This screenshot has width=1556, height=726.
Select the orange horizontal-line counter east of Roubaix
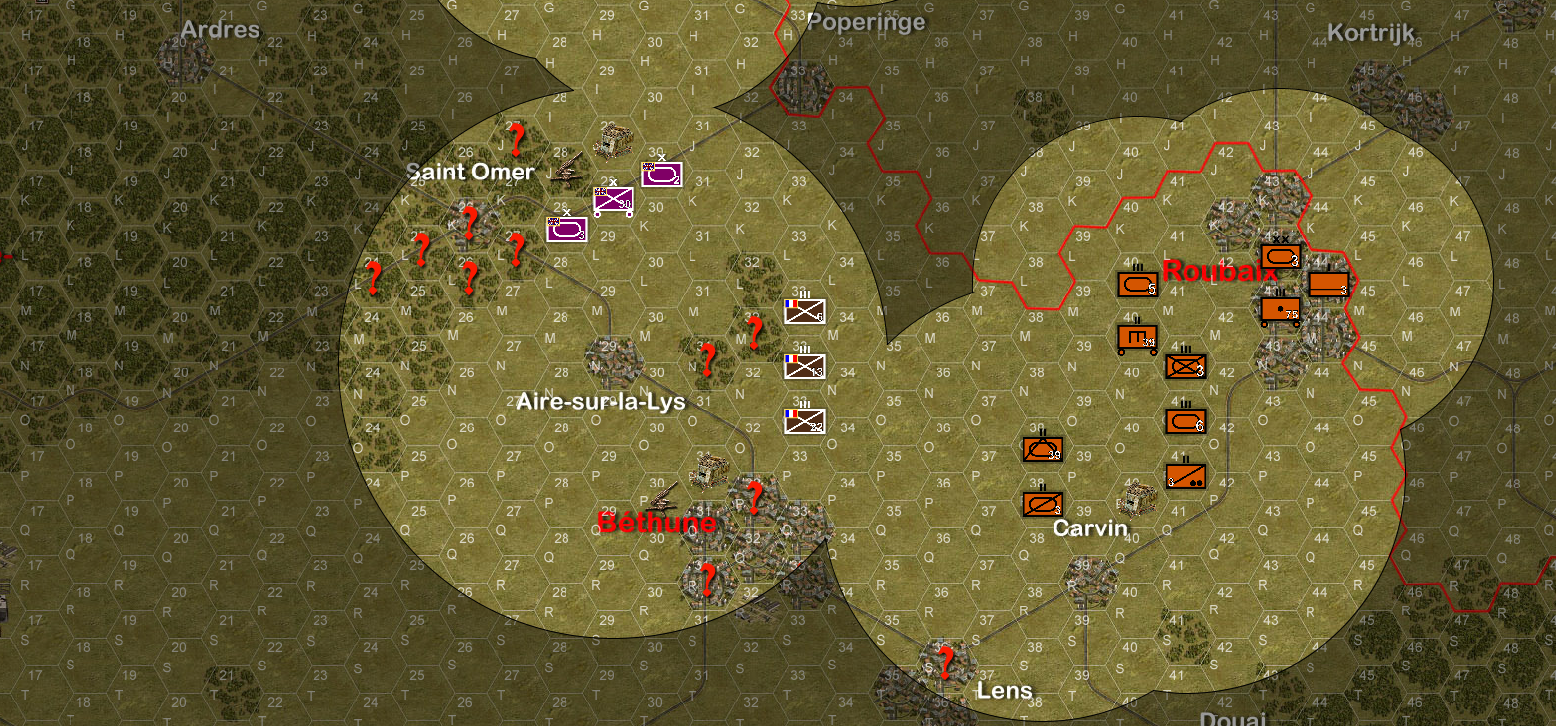[1328, 285]
